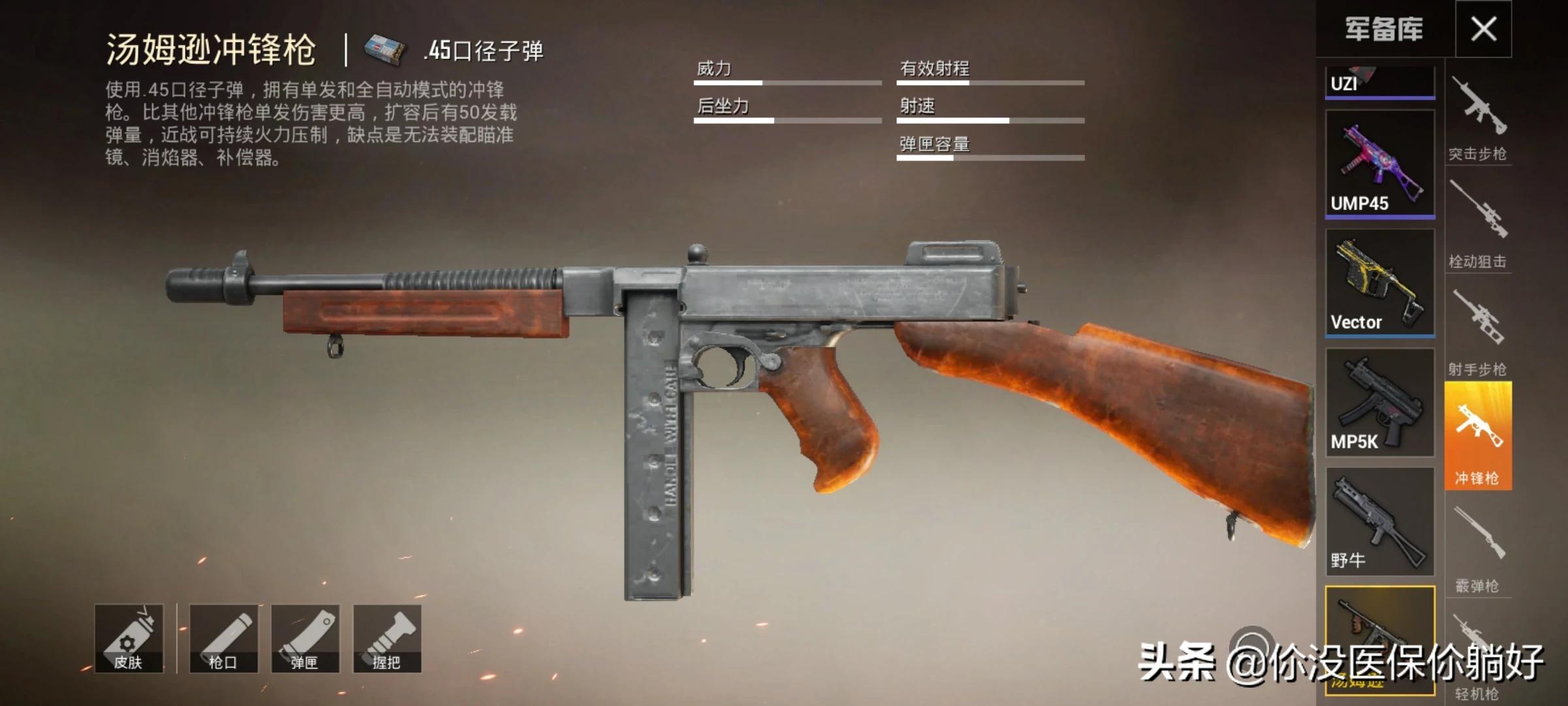Viewport: 1568px width, 706px height.
Task: Open the 皮肤 skin option
Action: (x=129, y=639)
